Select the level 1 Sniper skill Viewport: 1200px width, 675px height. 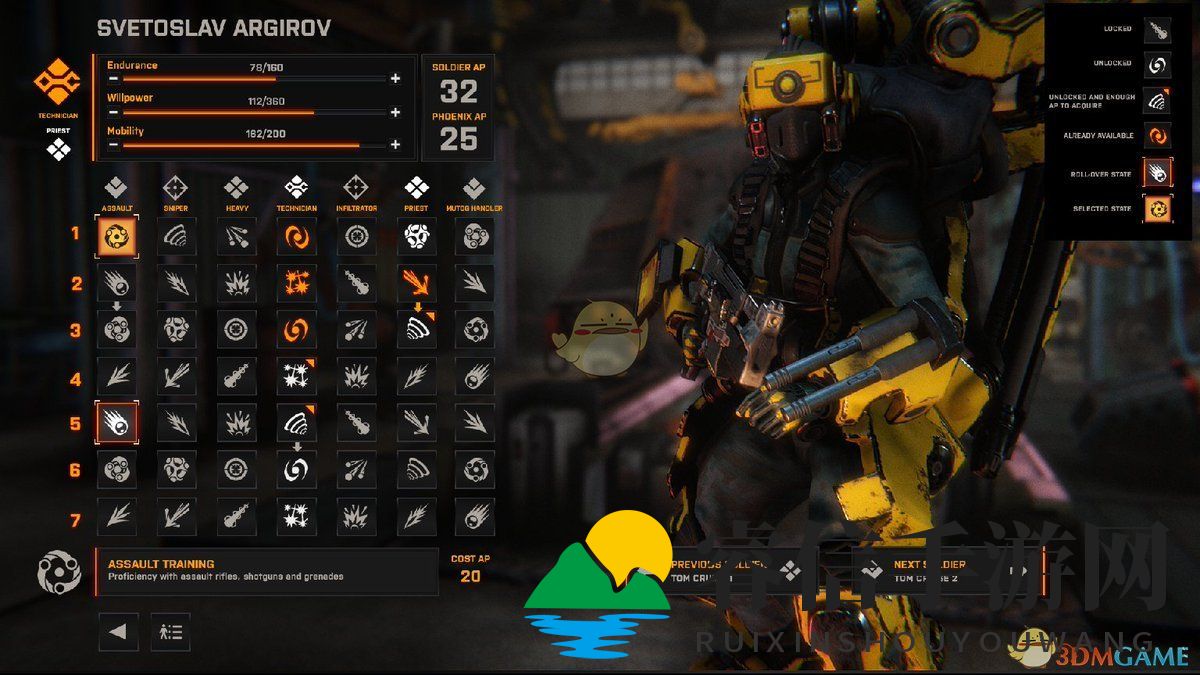(176, 237)
